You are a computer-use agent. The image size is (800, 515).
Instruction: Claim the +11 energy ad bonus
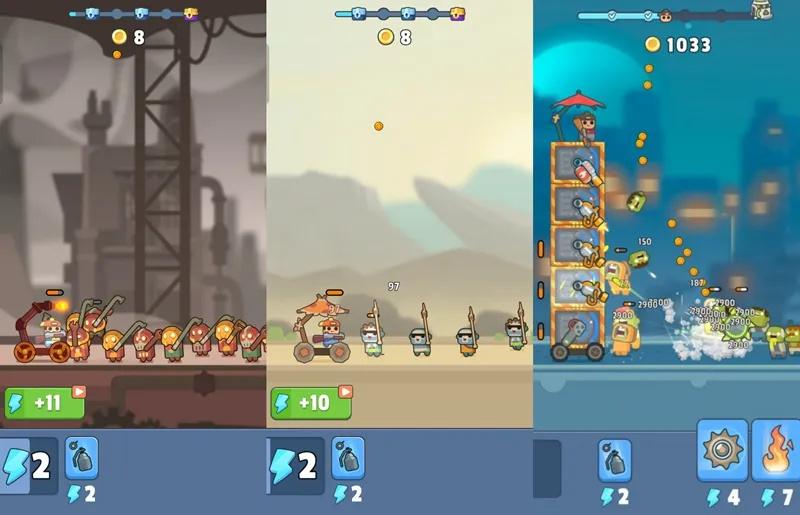[44, 403]
